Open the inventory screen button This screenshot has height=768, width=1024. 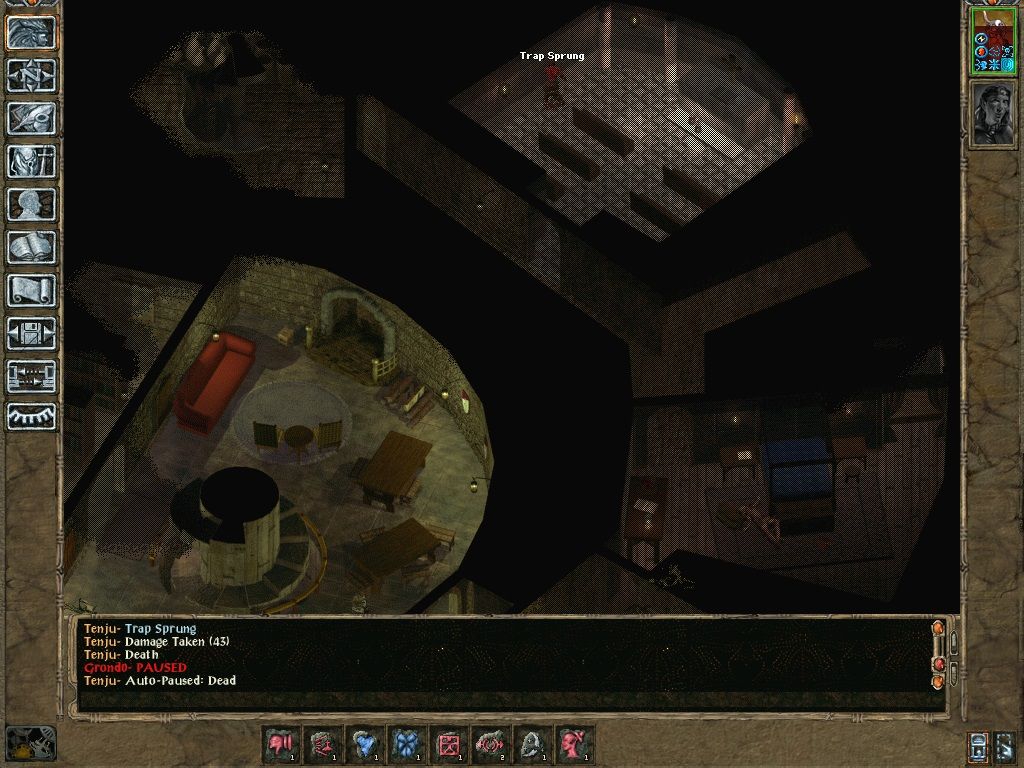point(31,161)
